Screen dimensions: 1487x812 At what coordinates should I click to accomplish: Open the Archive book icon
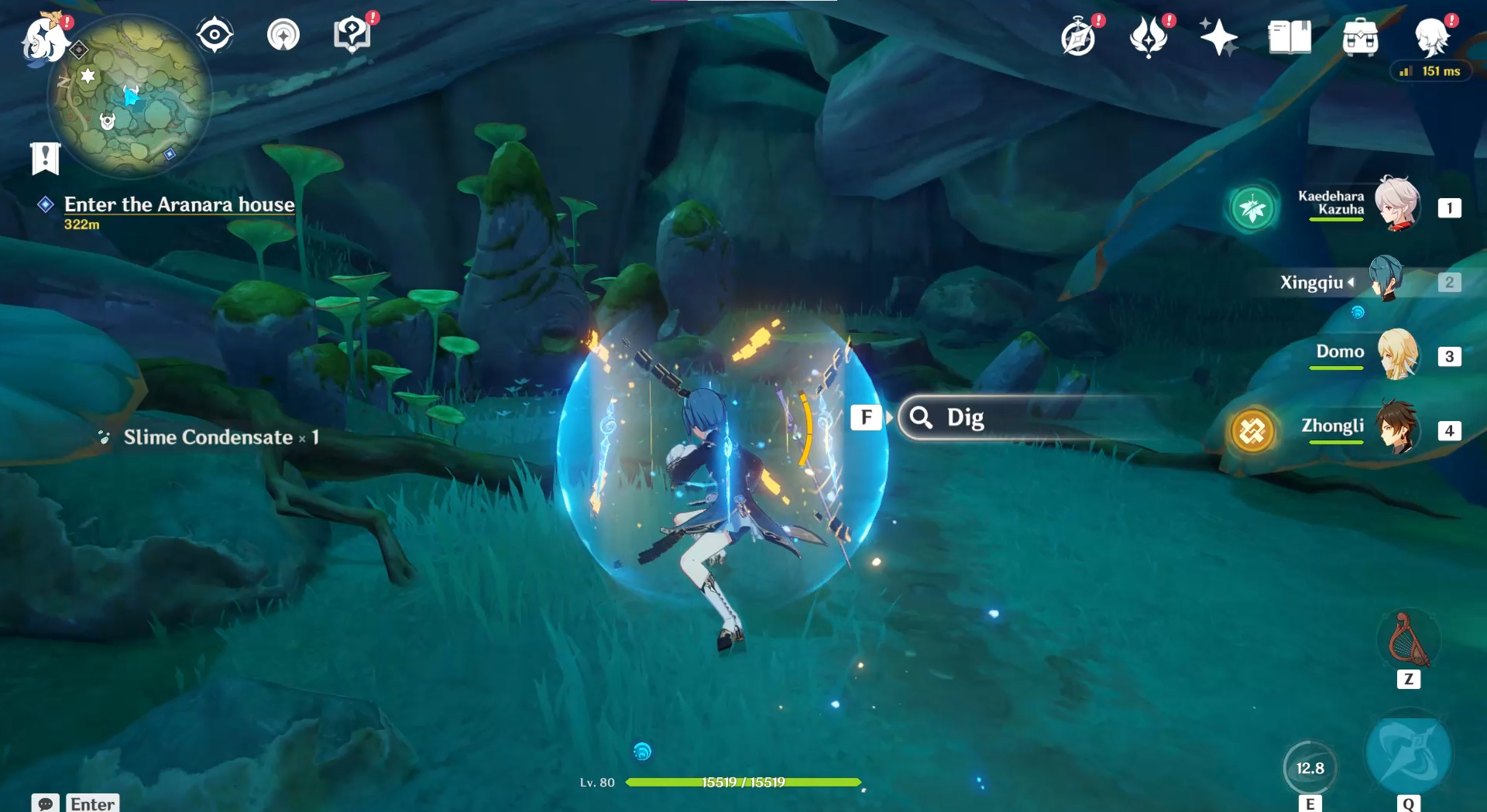click(1288, 36)
